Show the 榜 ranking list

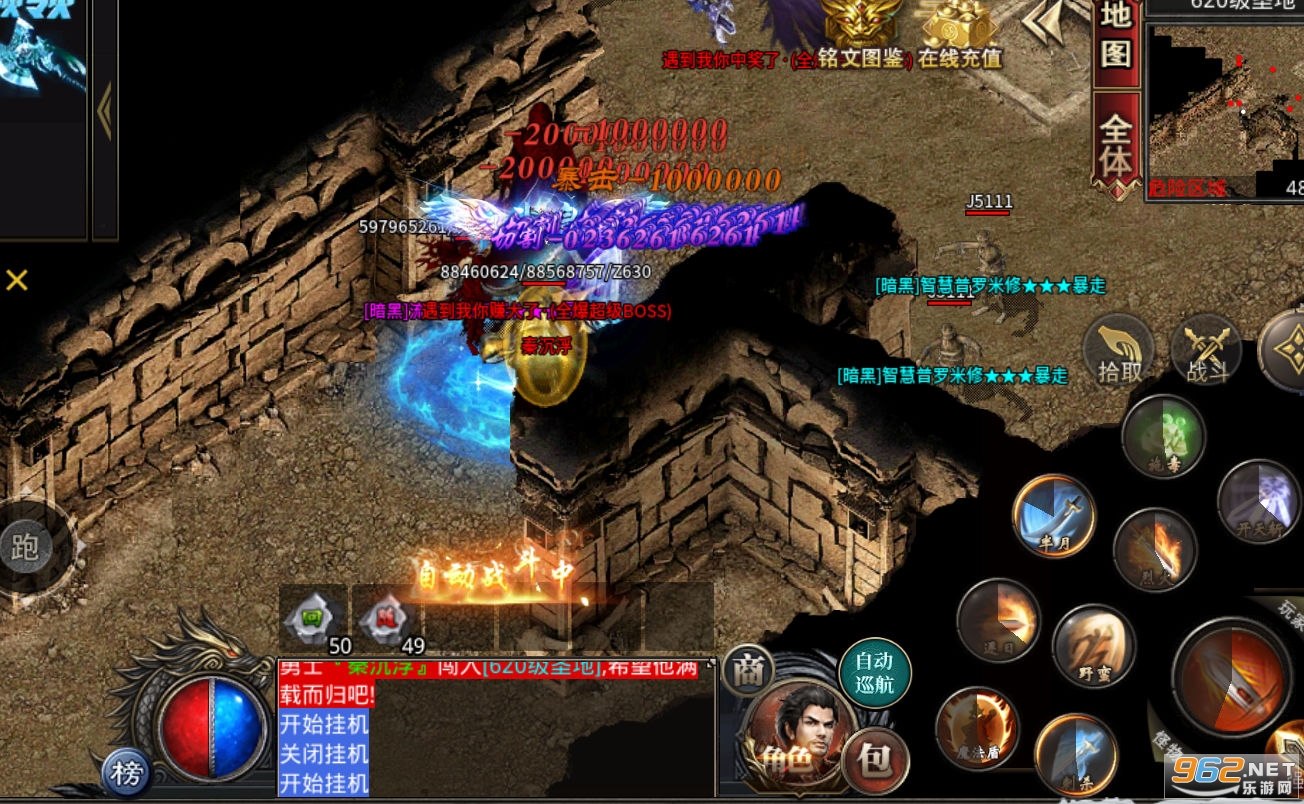(x=127, y=772)
